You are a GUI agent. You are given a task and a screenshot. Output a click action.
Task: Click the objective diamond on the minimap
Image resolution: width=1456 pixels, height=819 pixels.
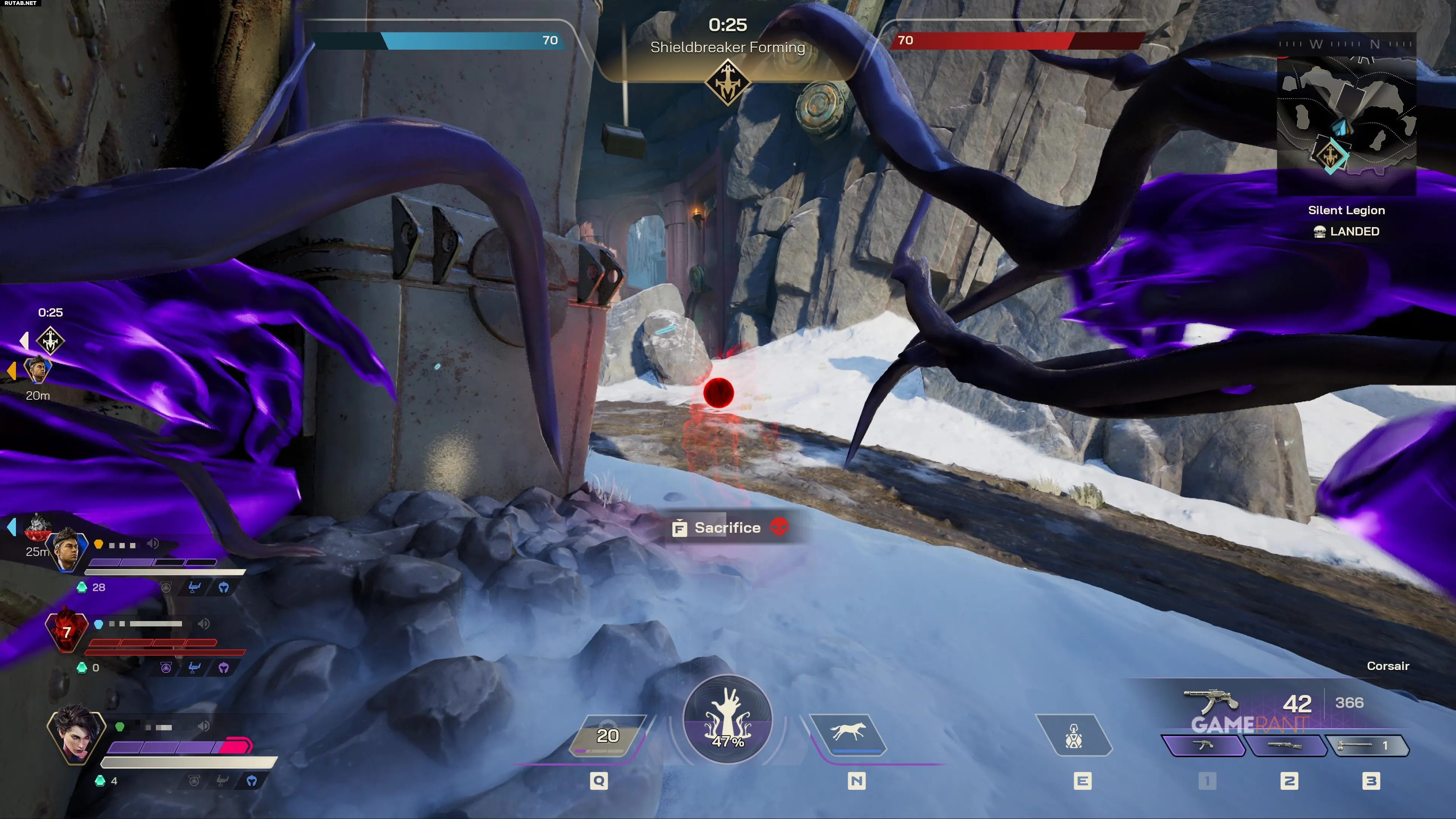[x=1330, y=154]
